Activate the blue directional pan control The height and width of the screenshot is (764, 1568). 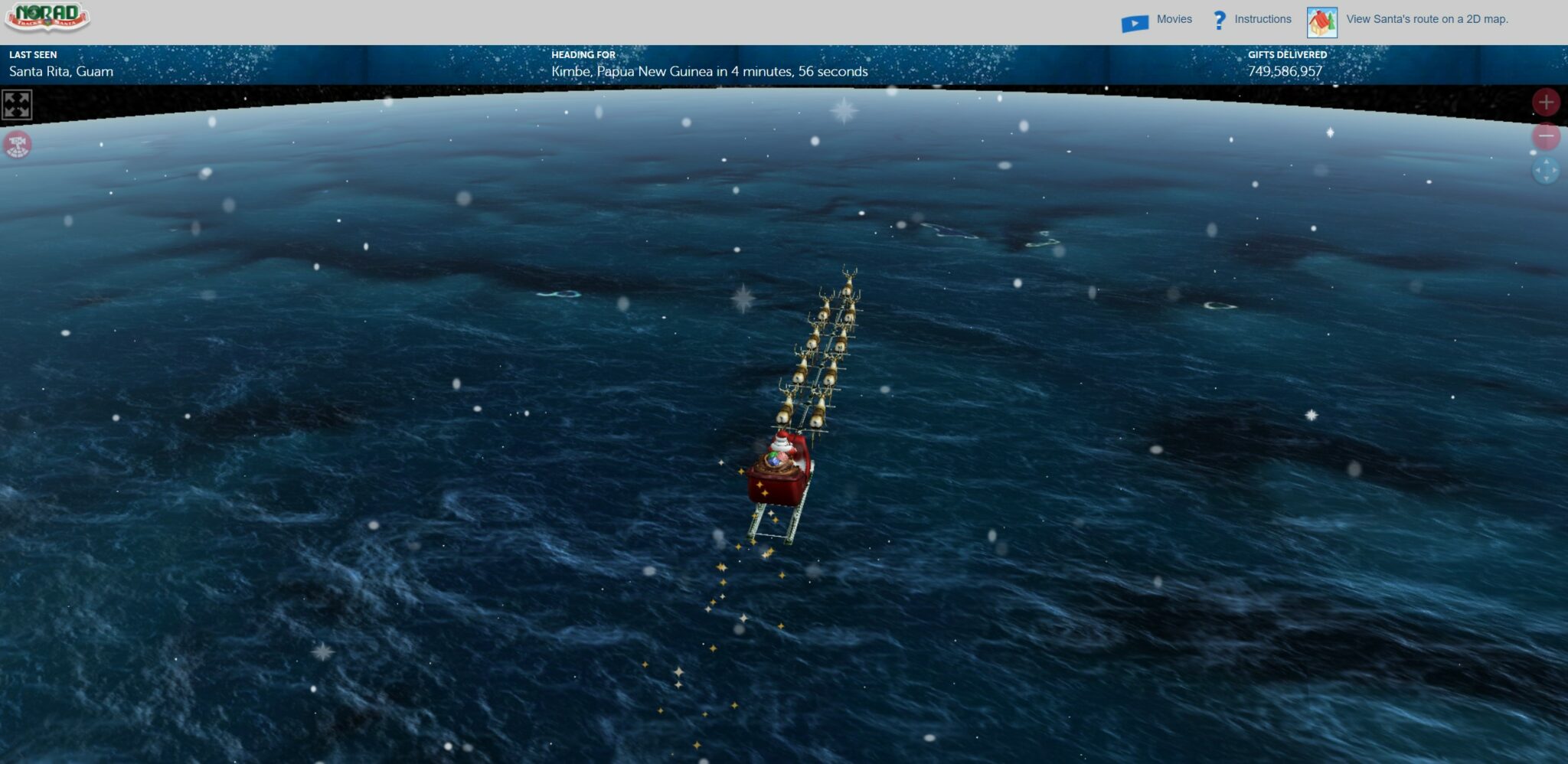(x=1545, y=171)
